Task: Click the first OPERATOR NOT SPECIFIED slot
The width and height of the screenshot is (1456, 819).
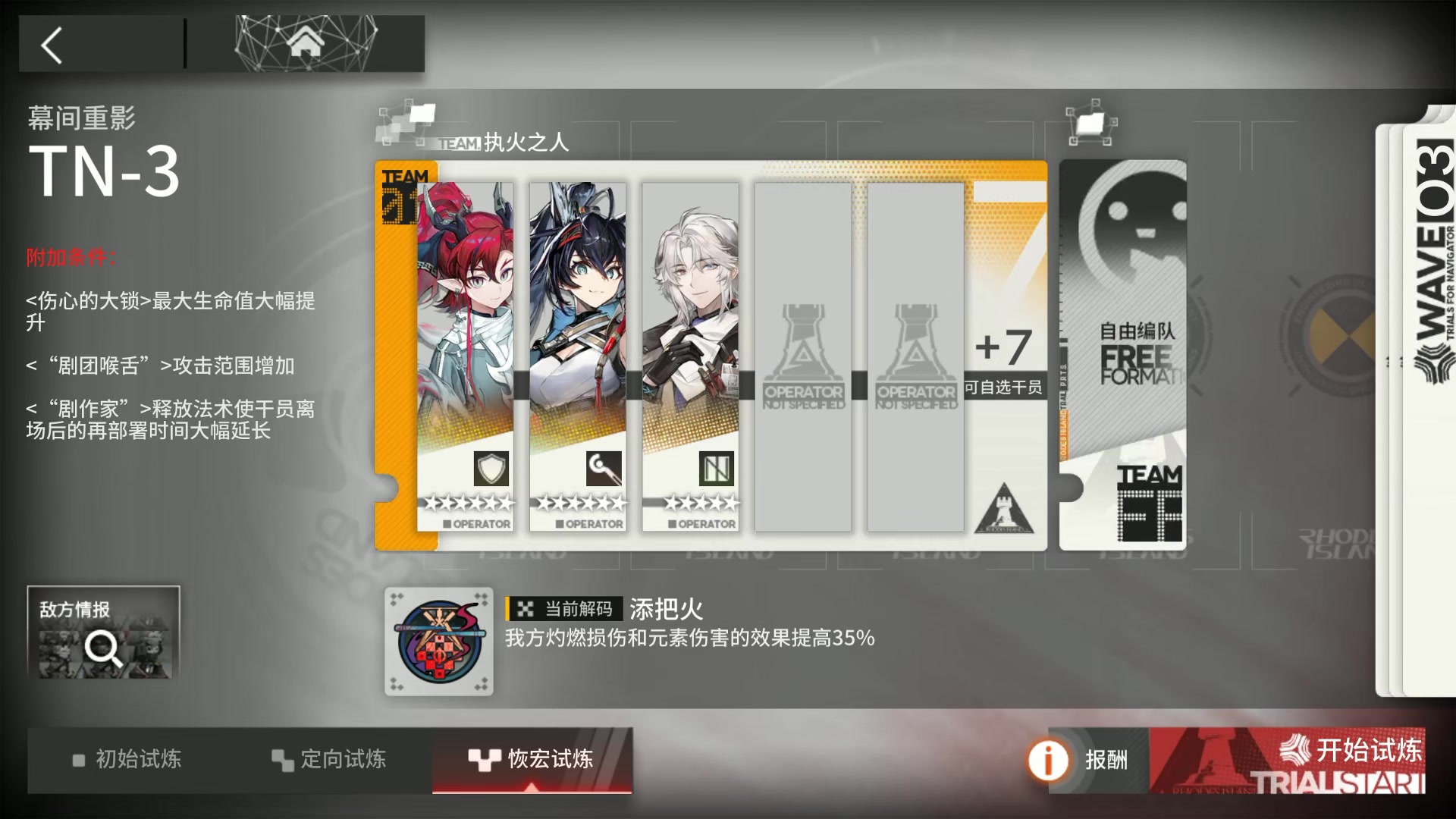Action: (802, 356)
